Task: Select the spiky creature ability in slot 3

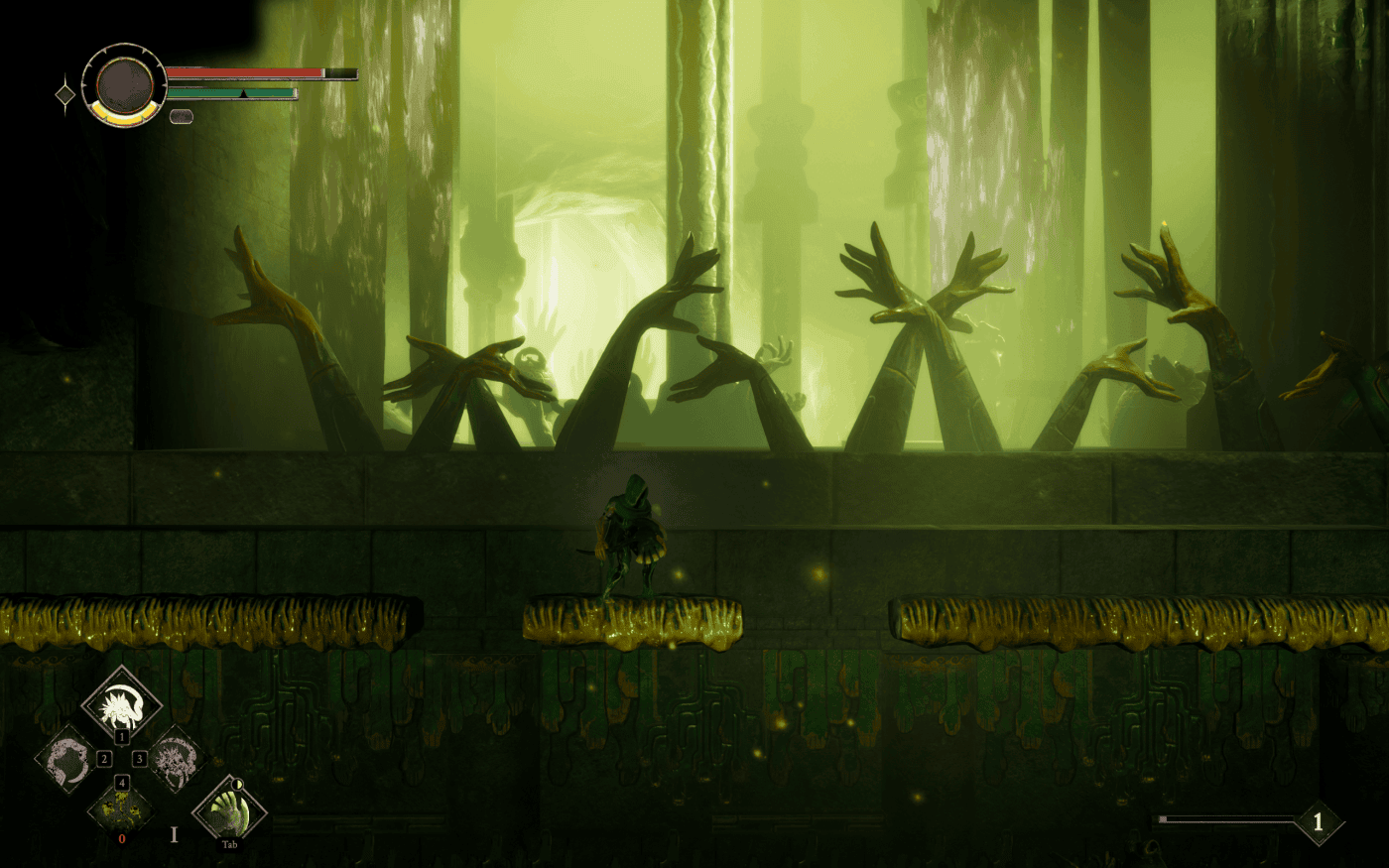Action: (x=177, y=760)
